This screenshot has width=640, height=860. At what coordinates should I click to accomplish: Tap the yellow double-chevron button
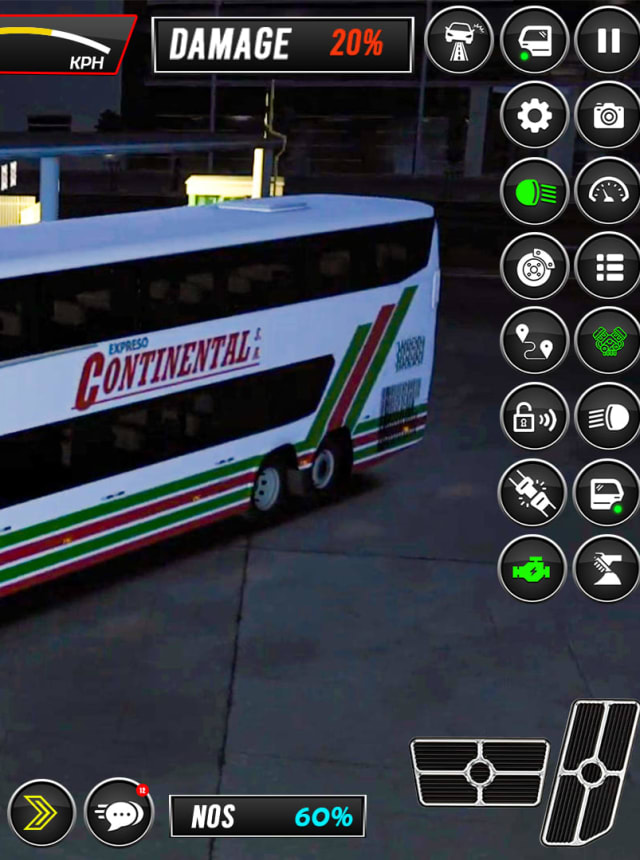coord(42,813)
